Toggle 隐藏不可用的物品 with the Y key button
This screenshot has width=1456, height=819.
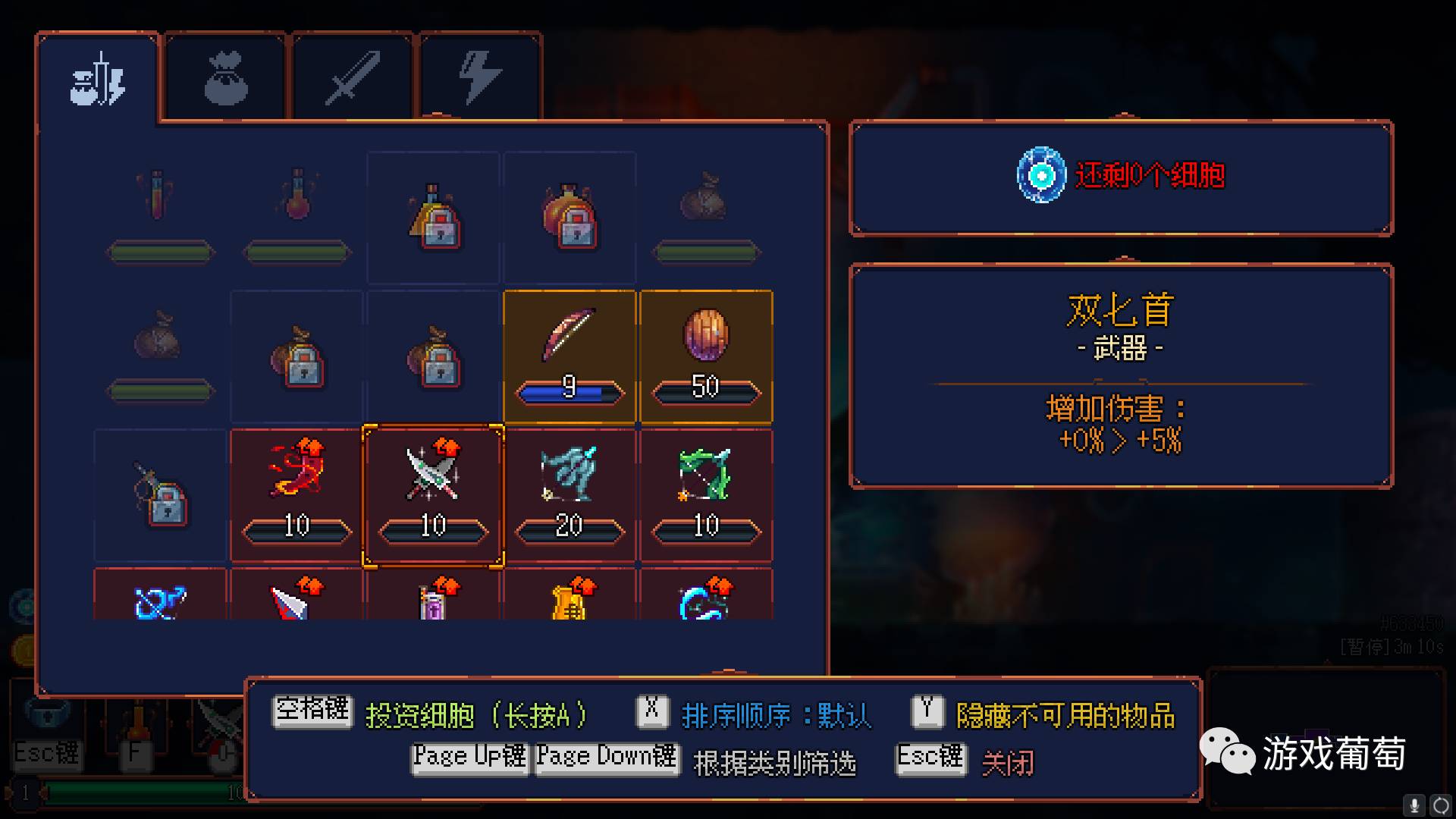(x=926, y=711)
